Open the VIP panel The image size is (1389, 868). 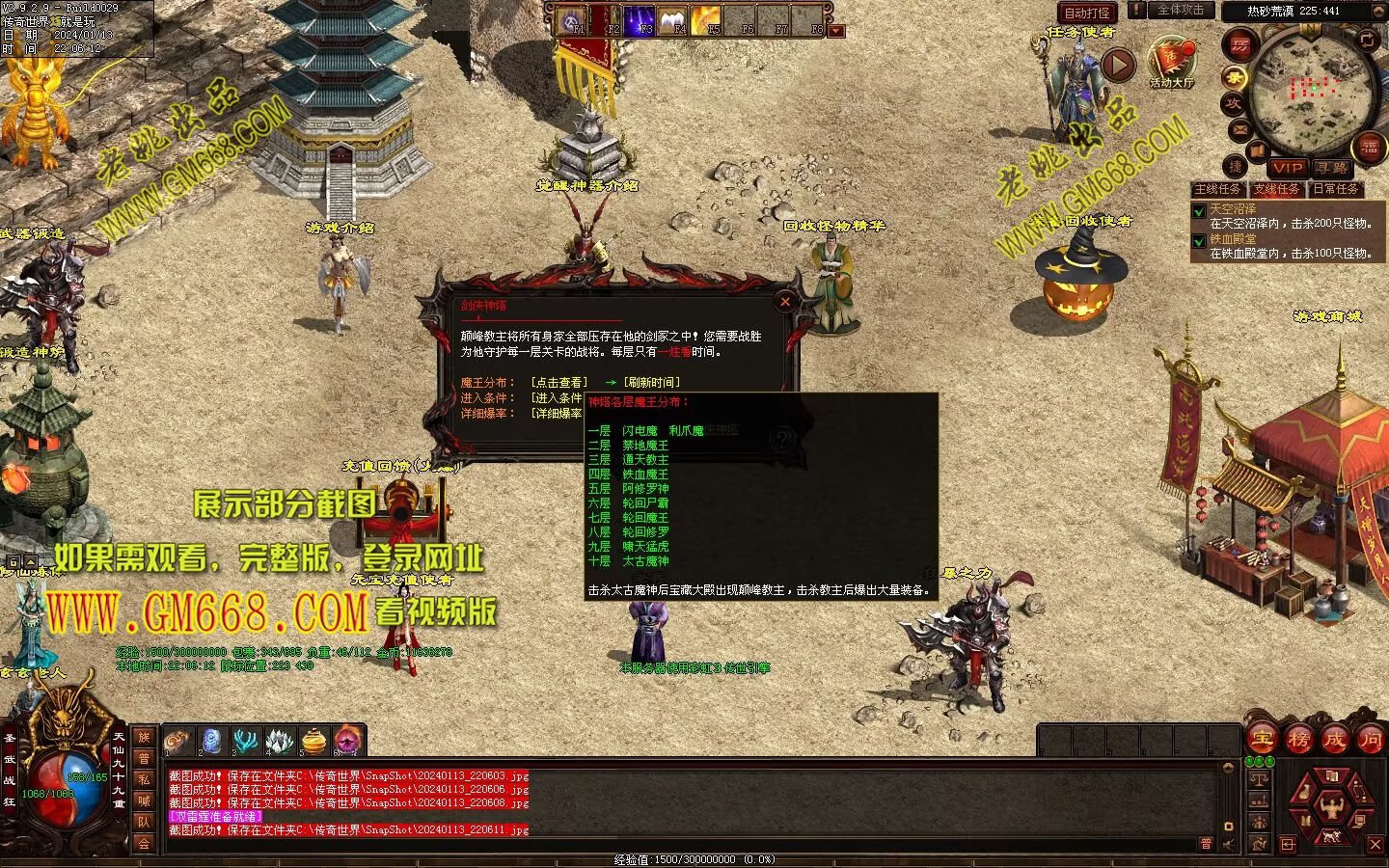point(1287,168)
